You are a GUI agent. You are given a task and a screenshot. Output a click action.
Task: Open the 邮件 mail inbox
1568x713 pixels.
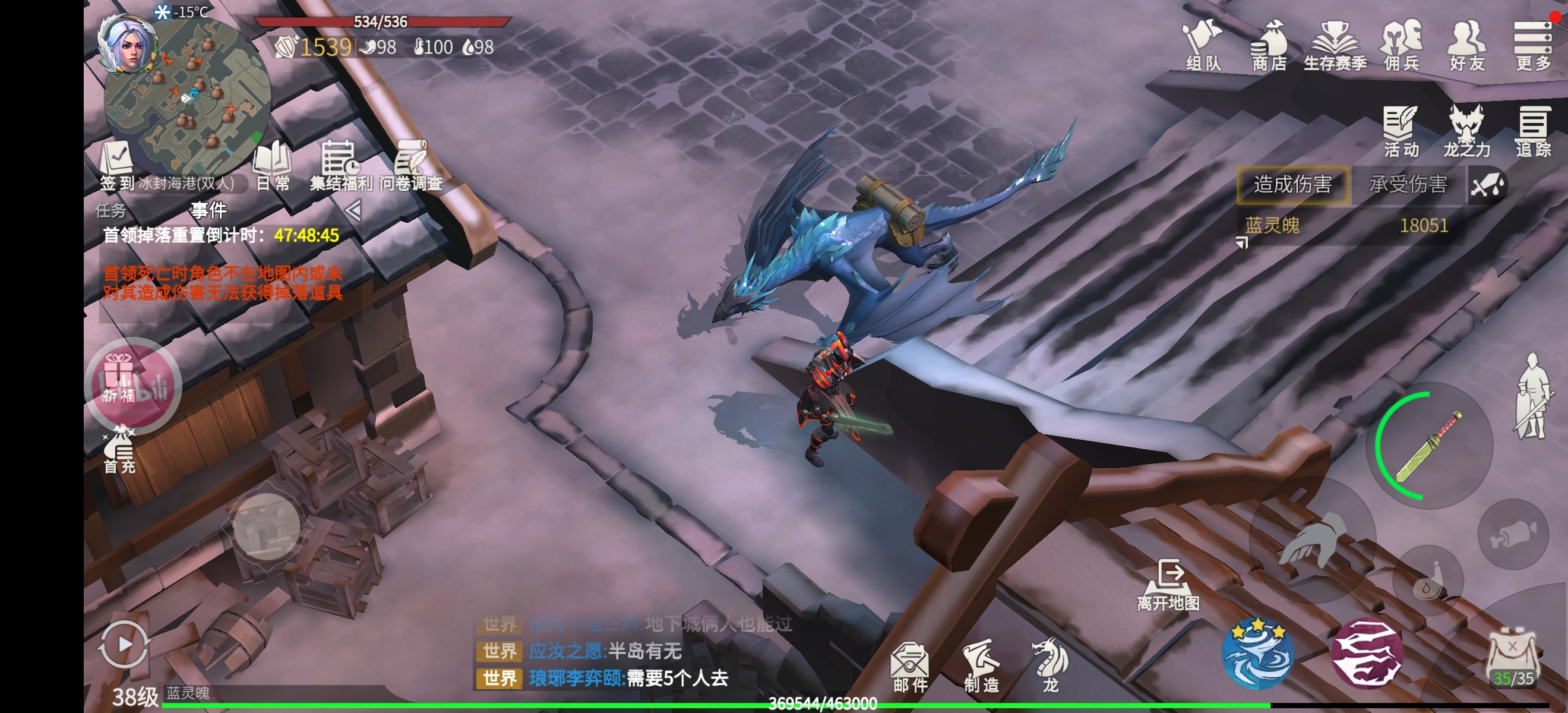tap(910, 667)
